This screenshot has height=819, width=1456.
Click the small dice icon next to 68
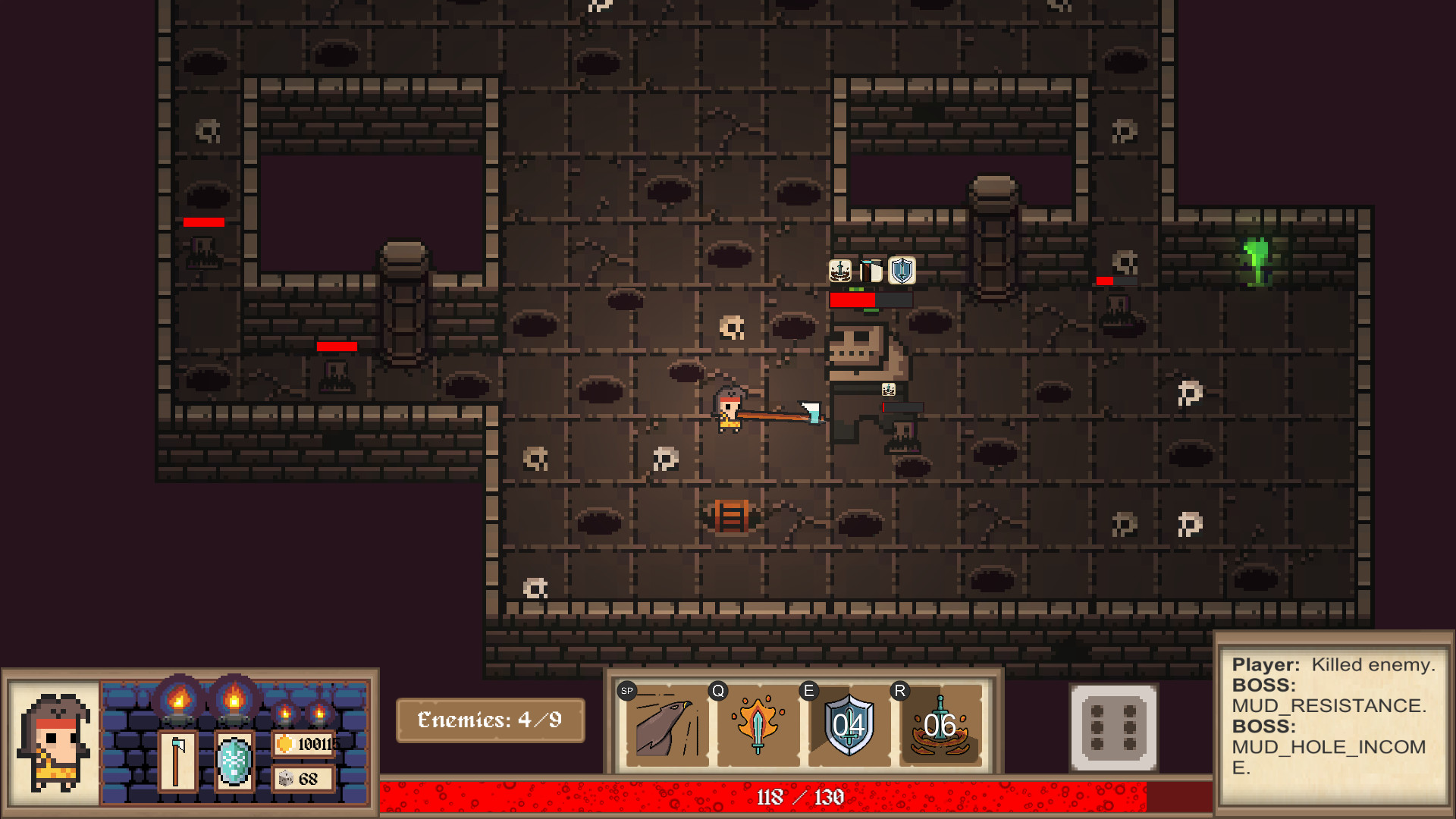[287, 779]
